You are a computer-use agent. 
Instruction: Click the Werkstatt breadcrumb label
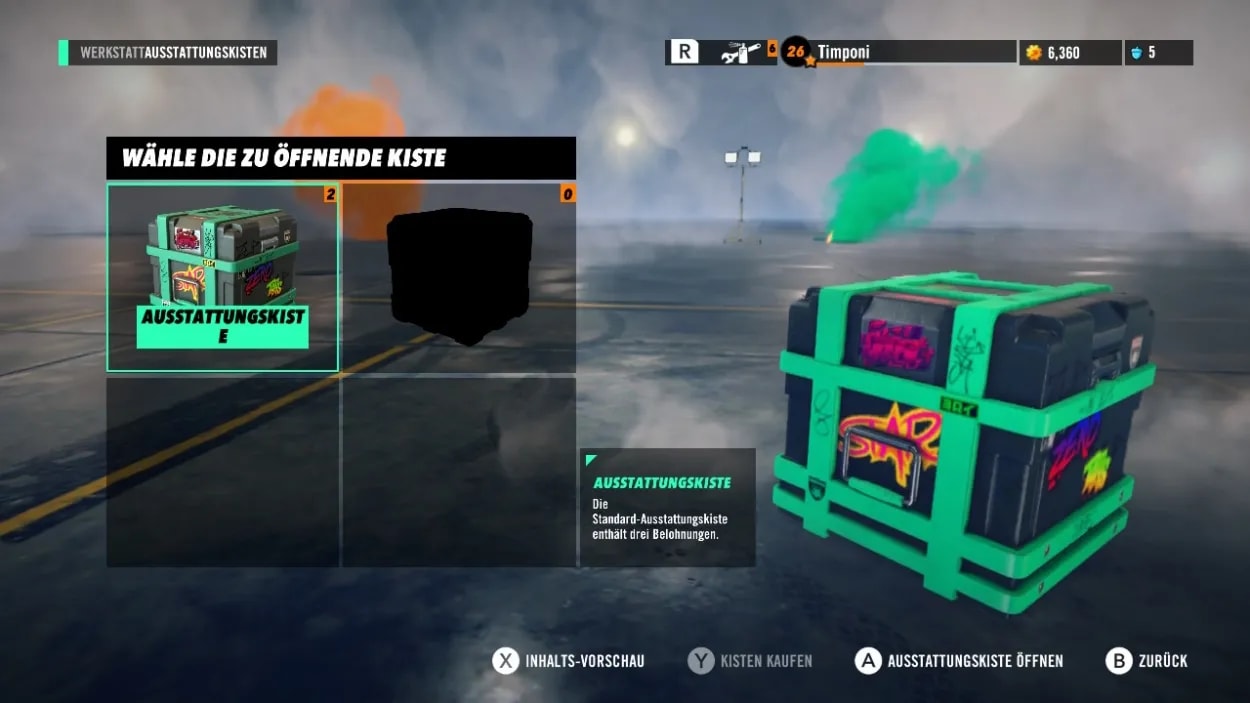coord(112,53)
